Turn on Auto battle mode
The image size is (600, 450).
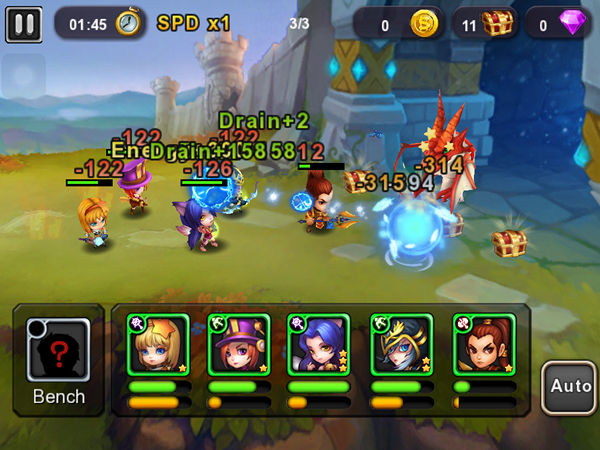tap(567, 385)
